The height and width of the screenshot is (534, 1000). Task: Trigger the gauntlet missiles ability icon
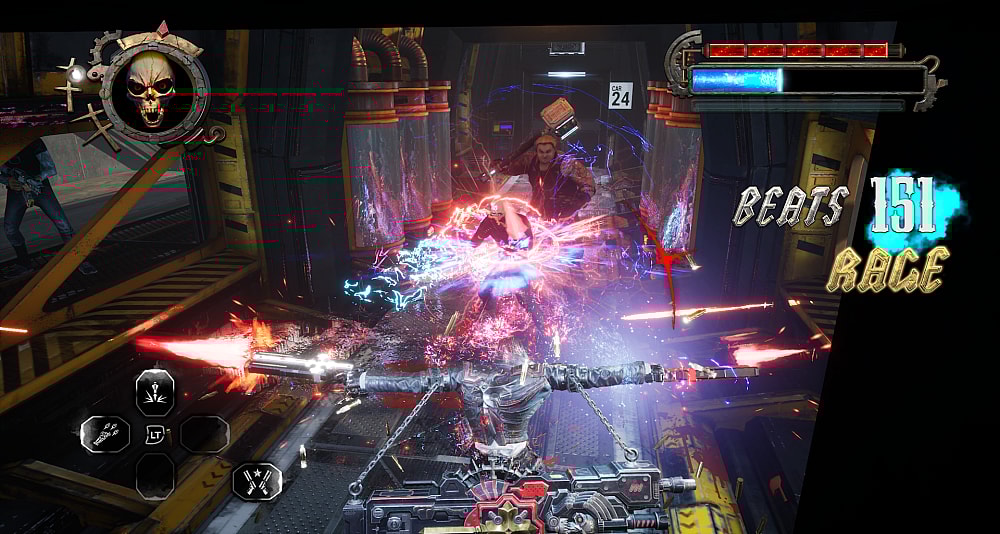point(105,434)
